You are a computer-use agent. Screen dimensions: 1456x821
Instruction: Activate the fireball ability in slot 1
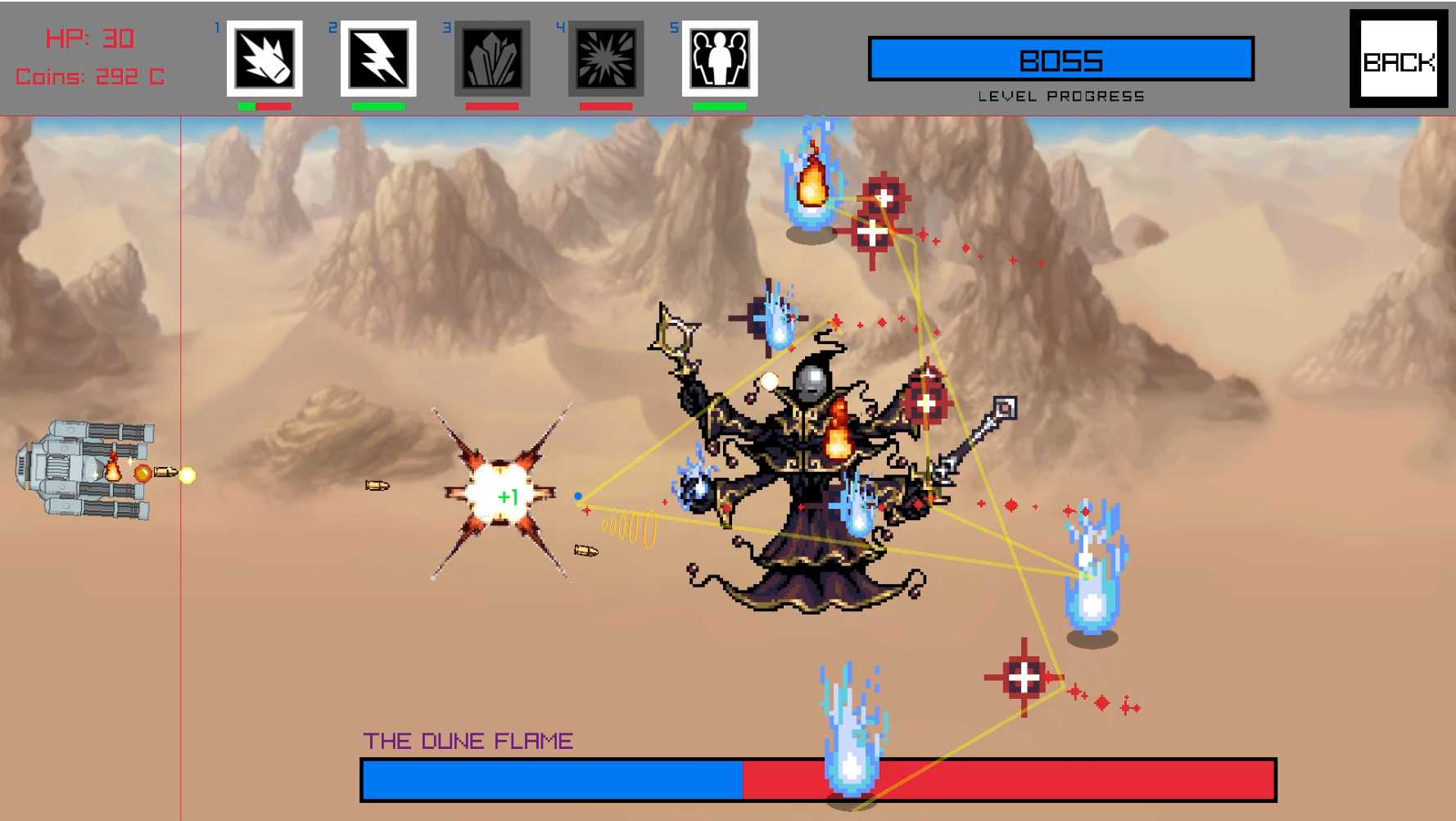(x=264, y=58)
